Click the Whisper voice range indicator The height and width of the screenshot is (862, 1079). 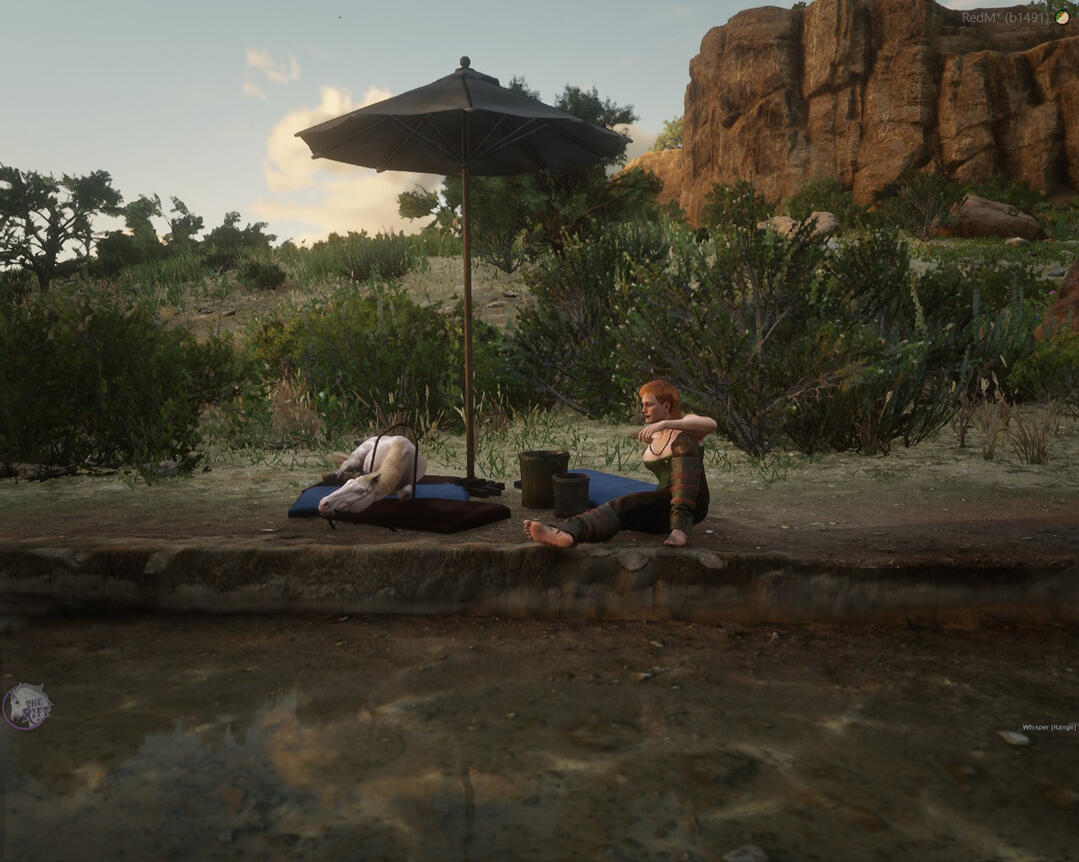(1048, 727)
